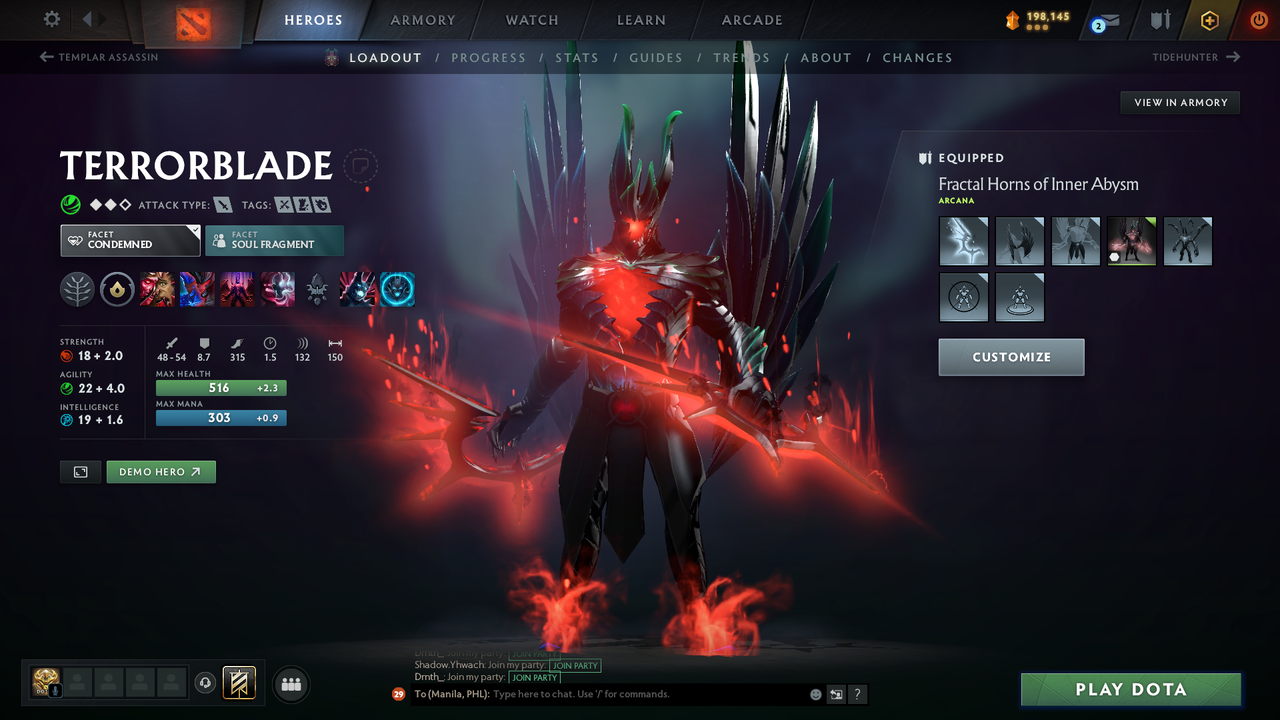Go to the next hero, Tidehunter
Image resolution: width=1280 pixels, height=720 pixels.
(1190, 57)
